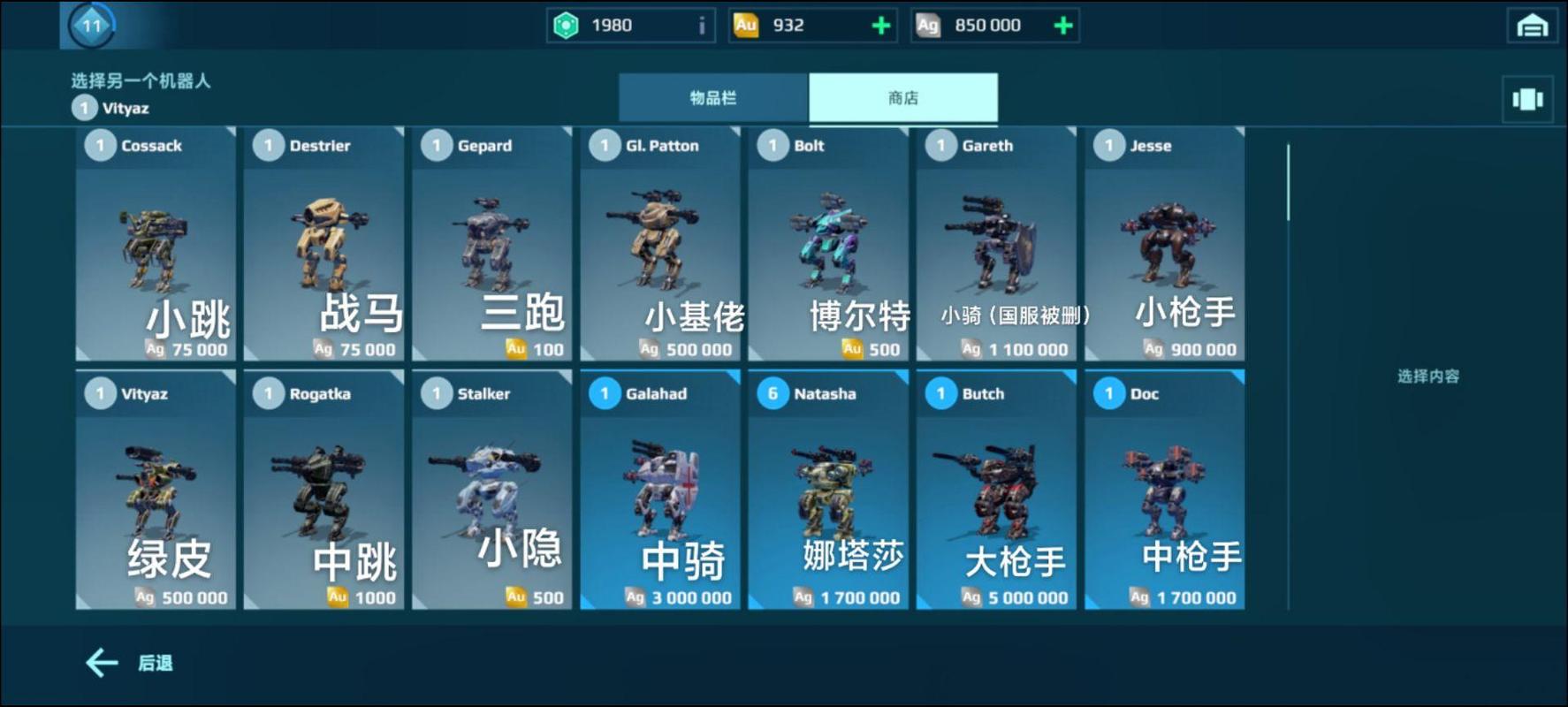
Task: Click the Ag silver currency icon
Action: pos(928,25)
